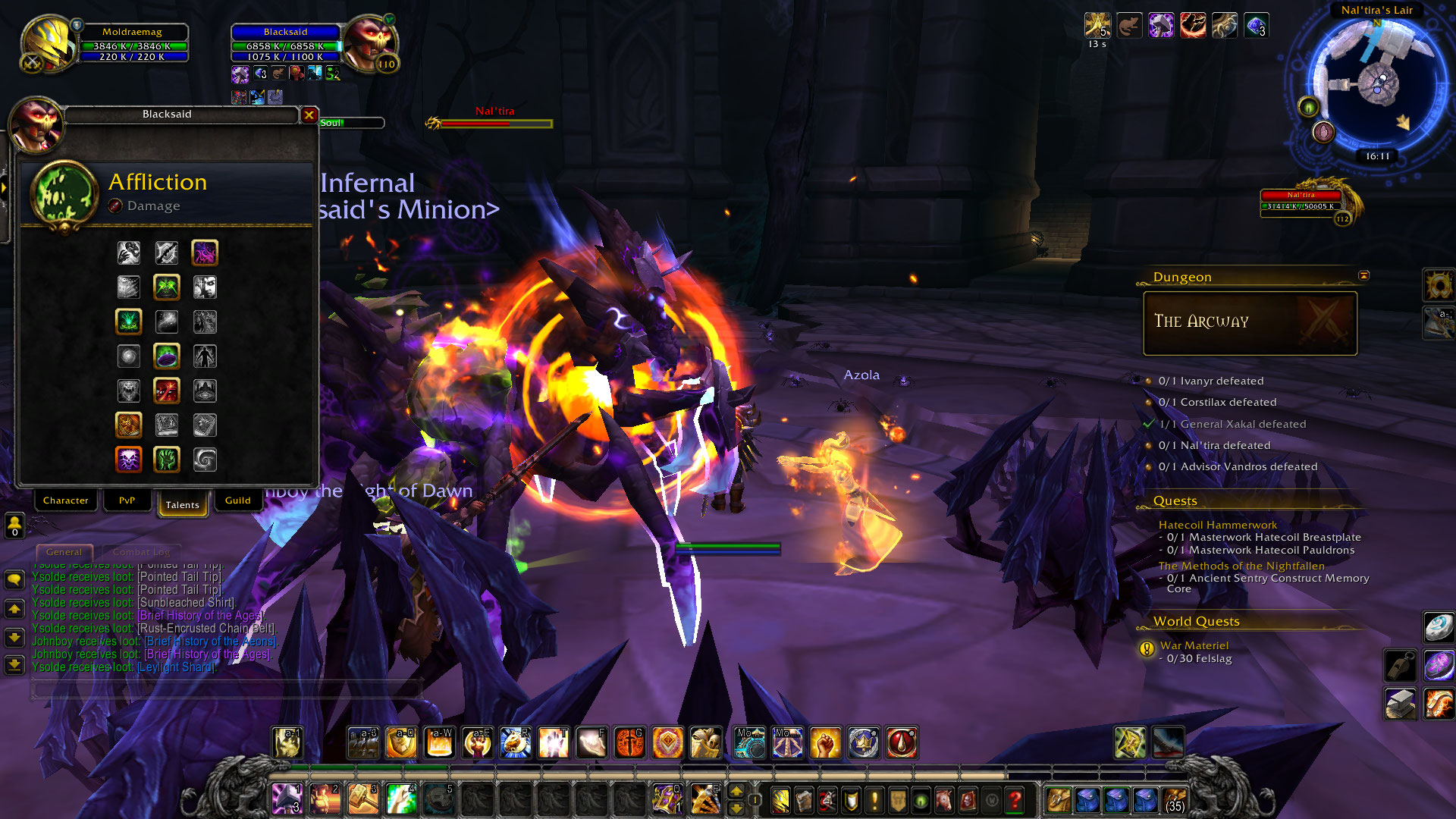Click the Moldraemag player portrait
1456x819 pixels.
pos(49,42)
